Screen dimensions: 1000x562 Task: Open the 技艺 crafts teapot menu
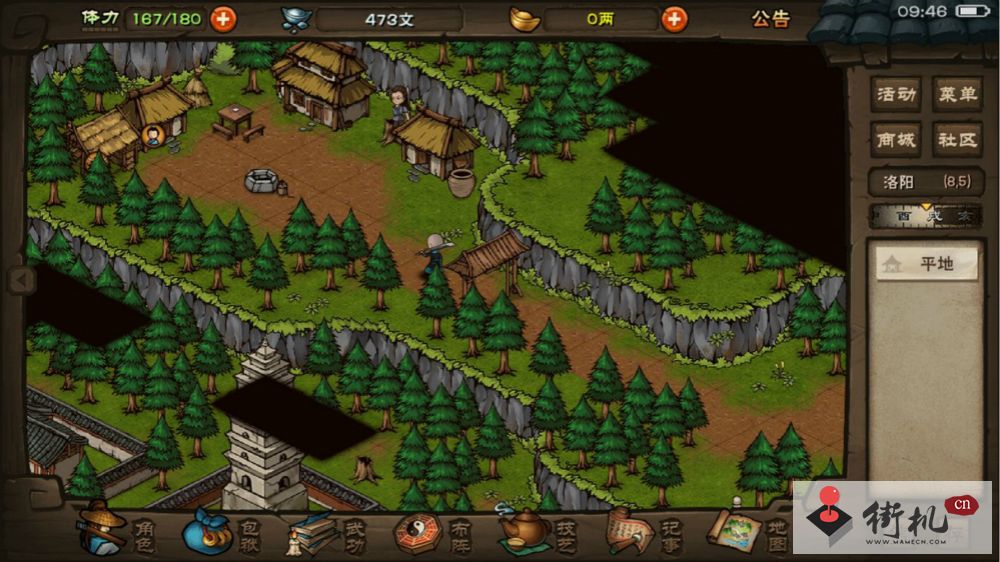[537, 530]
